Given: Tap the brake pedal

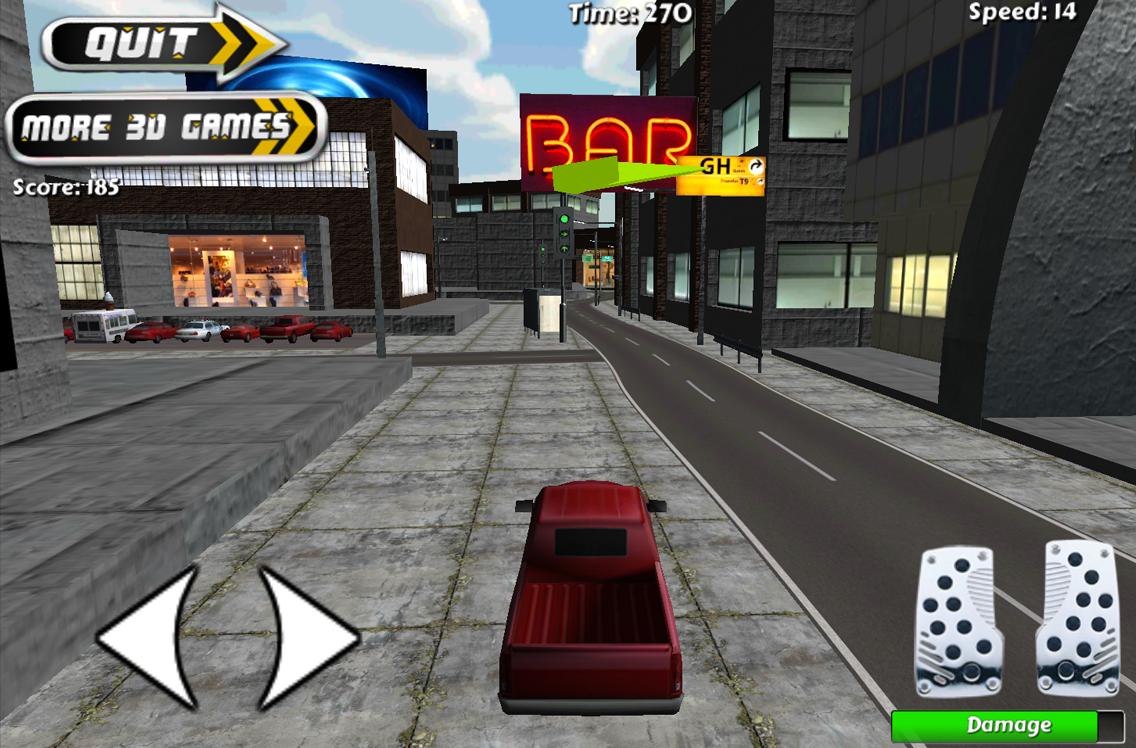Looking at the screenshot, I should coord(958,620).
